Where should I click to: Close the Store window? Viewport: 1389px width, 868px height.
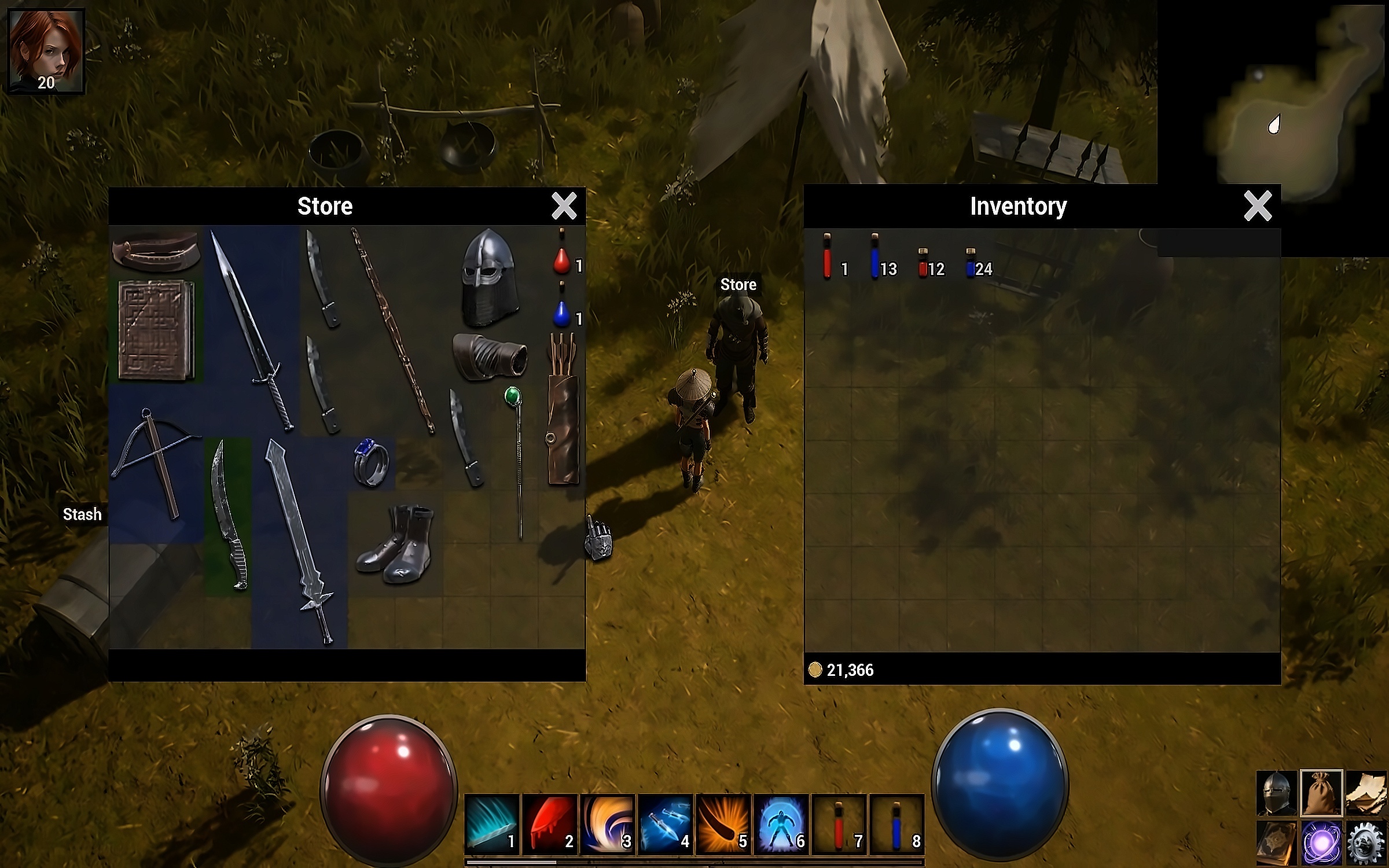click(564, 205)
